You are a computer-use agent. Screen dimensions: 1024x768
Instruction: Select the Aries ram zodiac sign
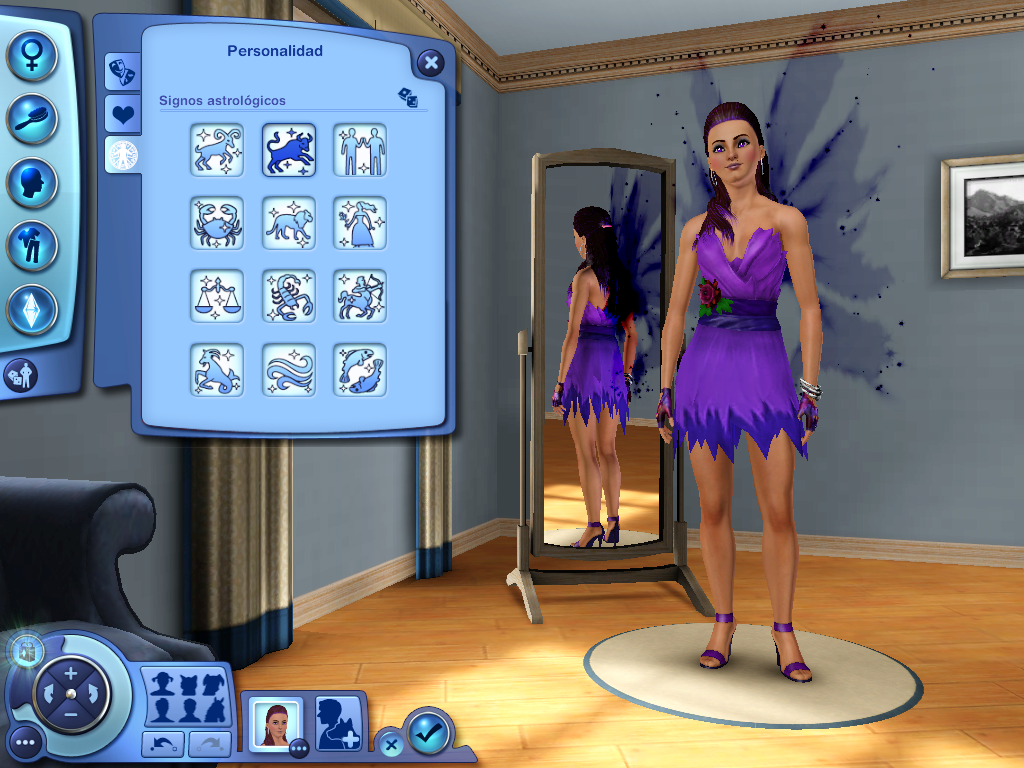click(x=217, y=150)
